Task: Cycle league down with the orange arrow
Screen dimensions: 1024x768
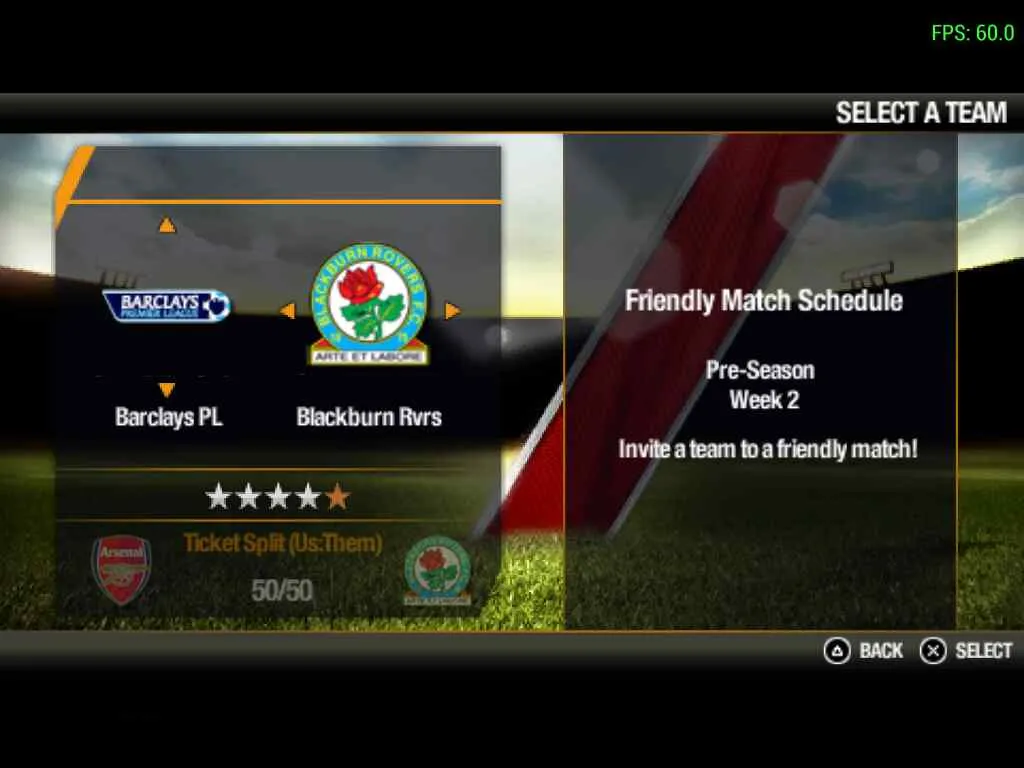Action: (167, 389)
